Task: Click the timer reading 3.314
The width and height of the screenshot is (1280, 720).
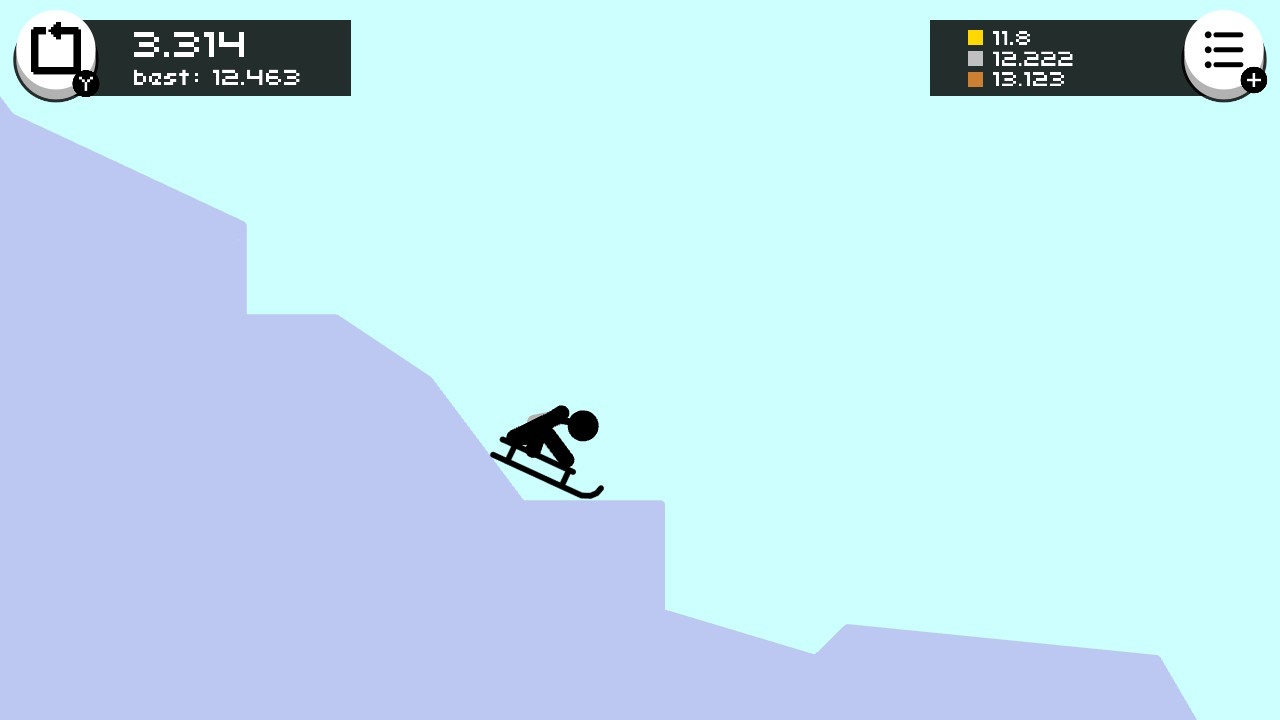Action: pyautogui.click(x=188, y=43)
